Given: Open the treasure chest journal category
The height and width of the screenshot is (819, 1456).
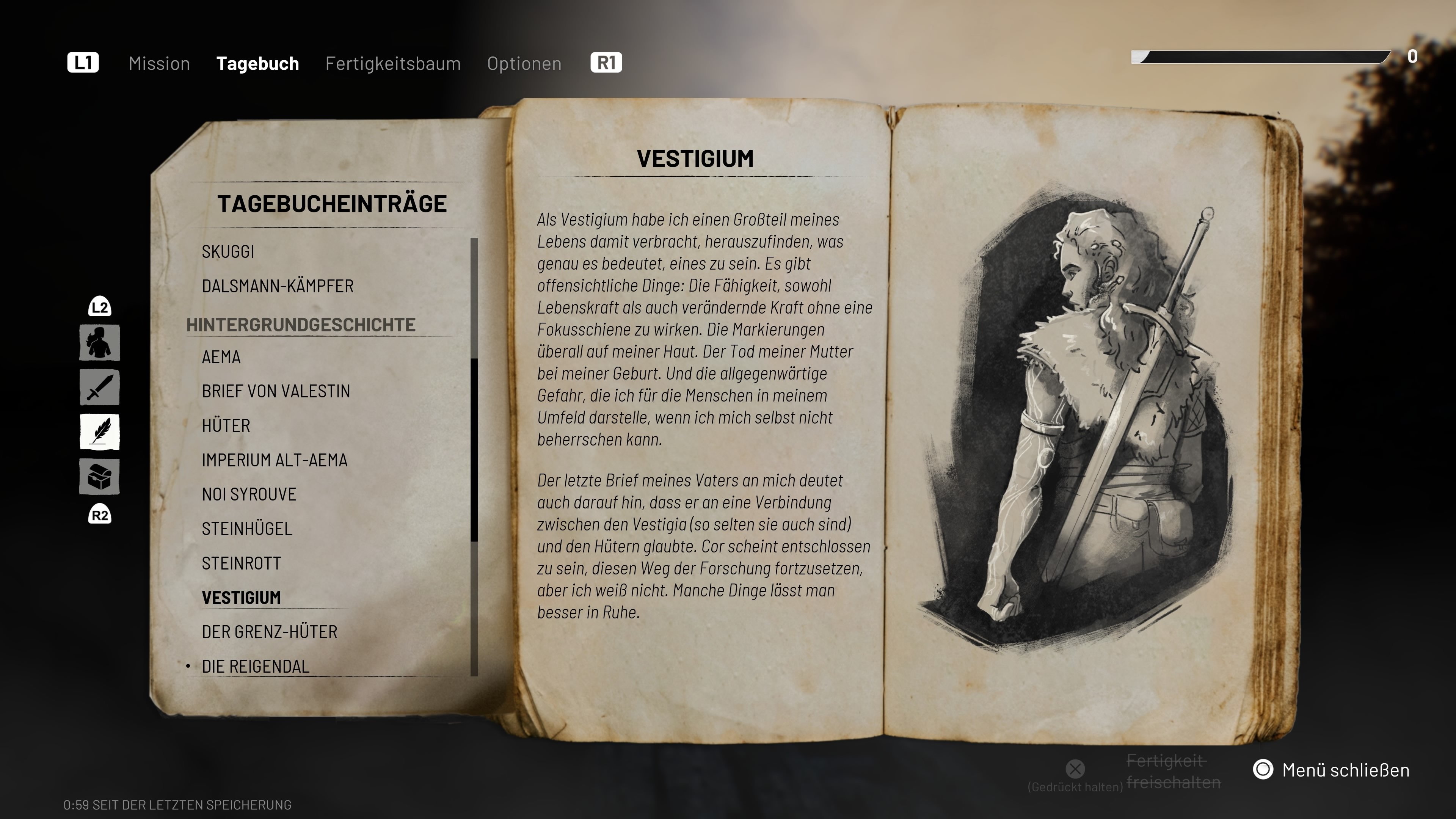Looking at the screenshot, I should (99, 477).
